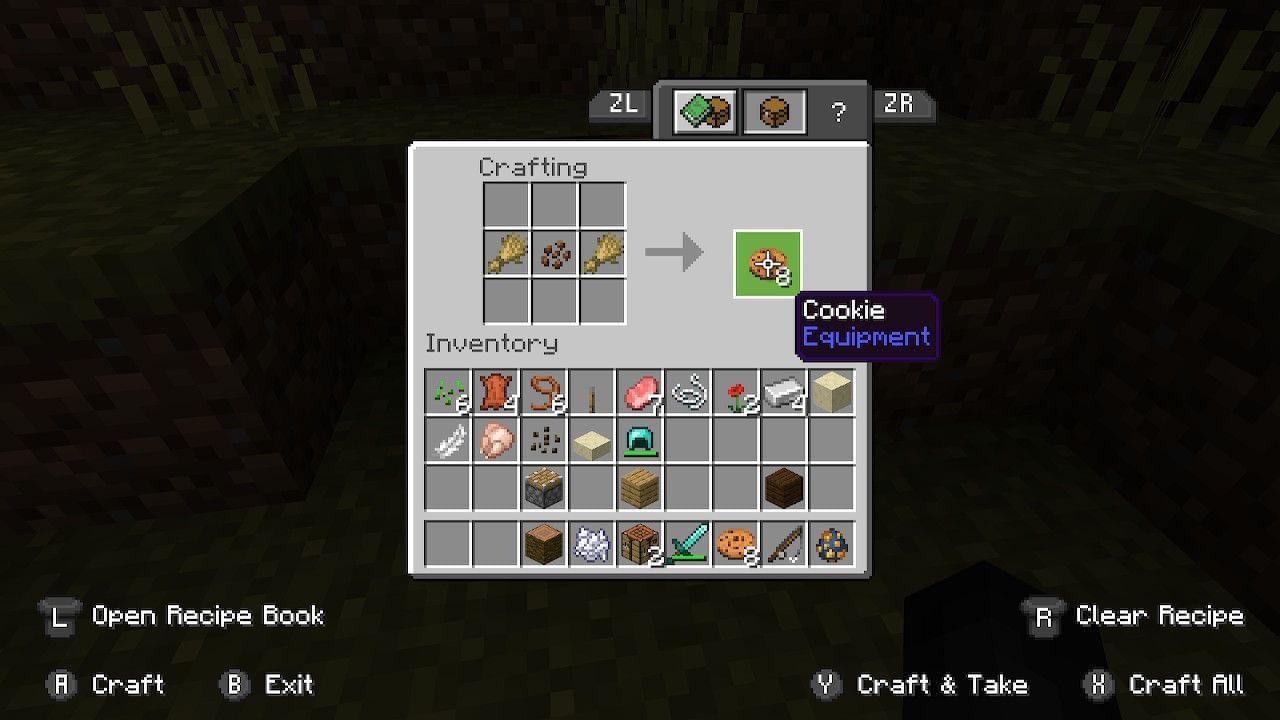The image size is (1280, 720).
Task: Select the crafting table stack in the hotbar
Action: pyautogui.click(x=640, y=542)
